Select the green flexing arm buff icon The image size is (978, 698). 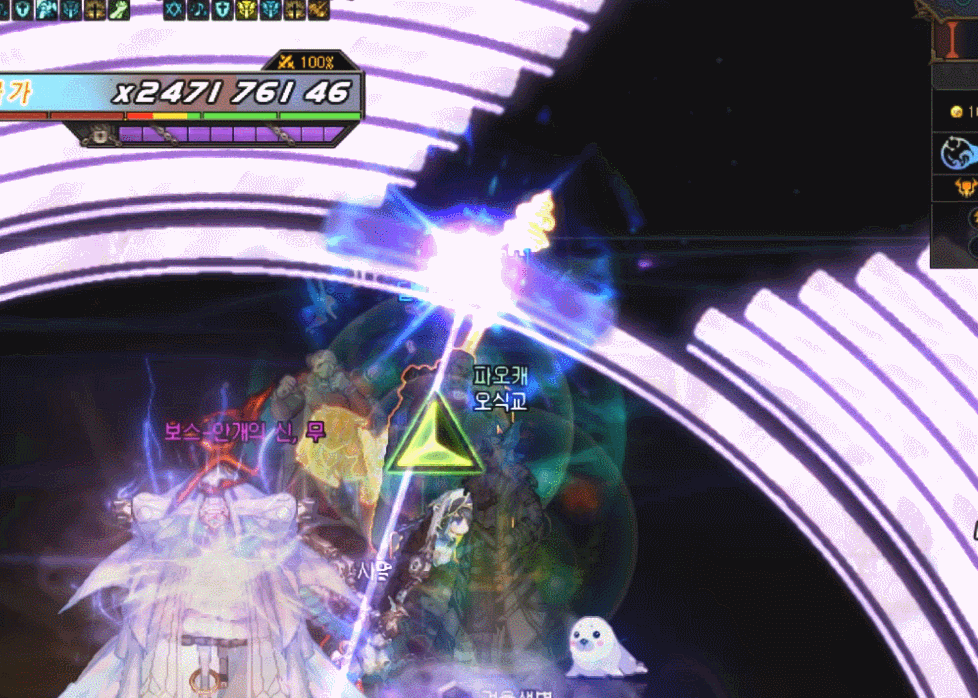point(119,9)
